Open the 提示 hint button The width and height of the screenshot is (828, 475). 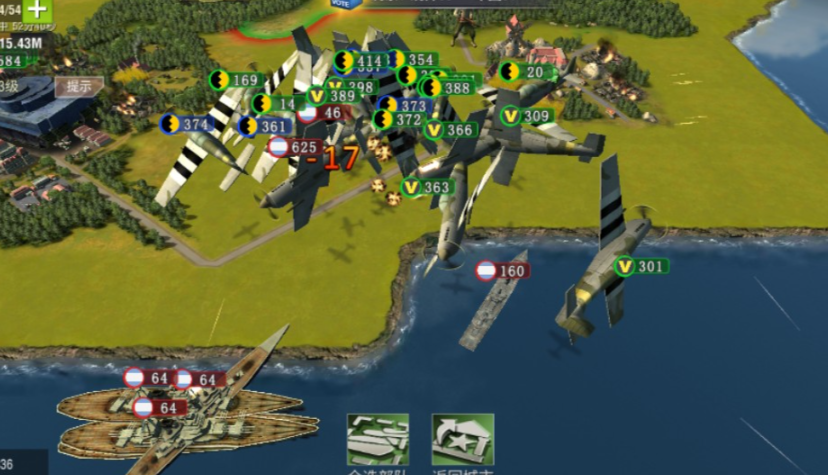click(78, 86)
